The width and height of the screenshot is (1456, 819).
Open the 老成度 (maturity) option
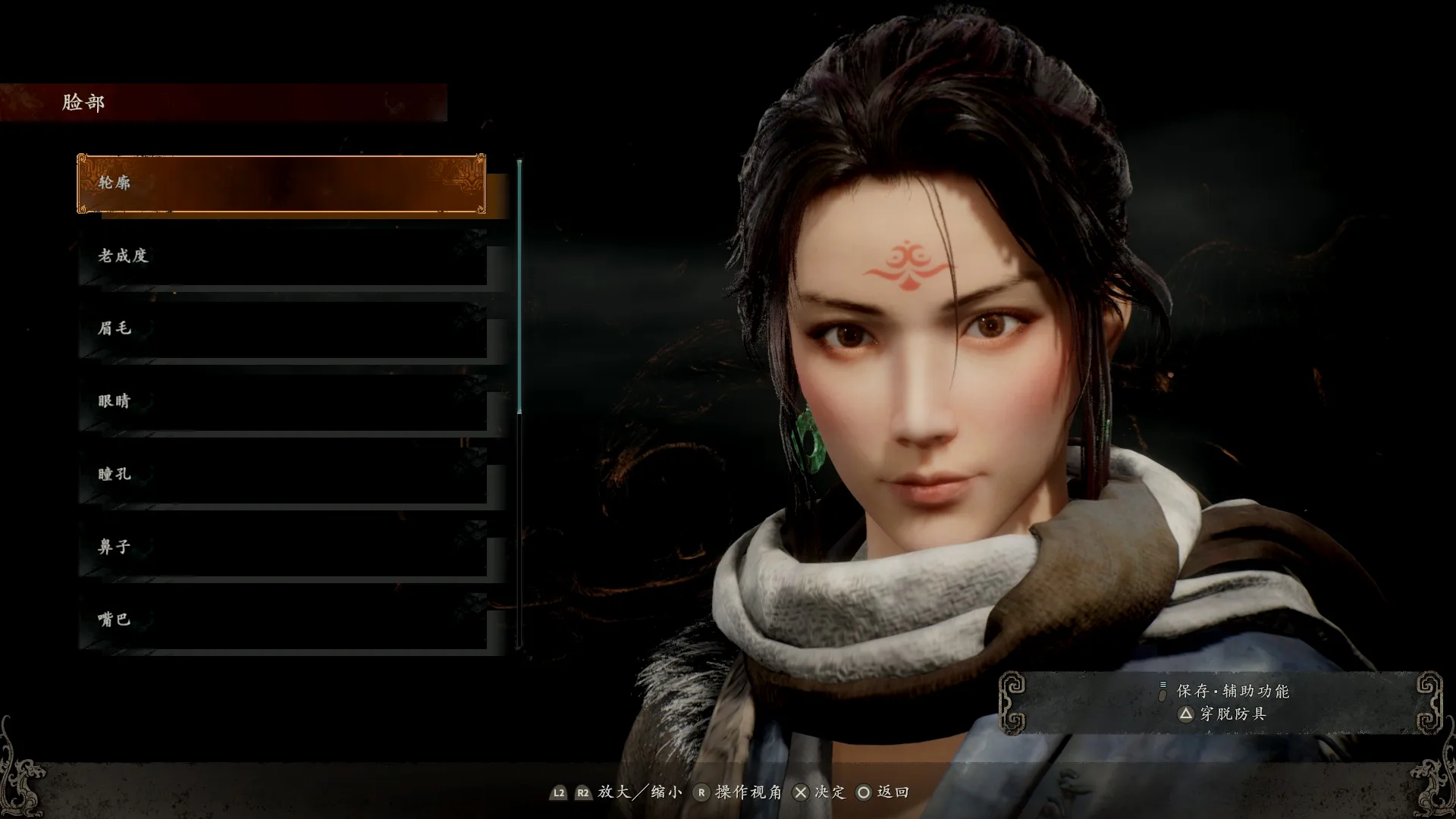click(282, 256)
